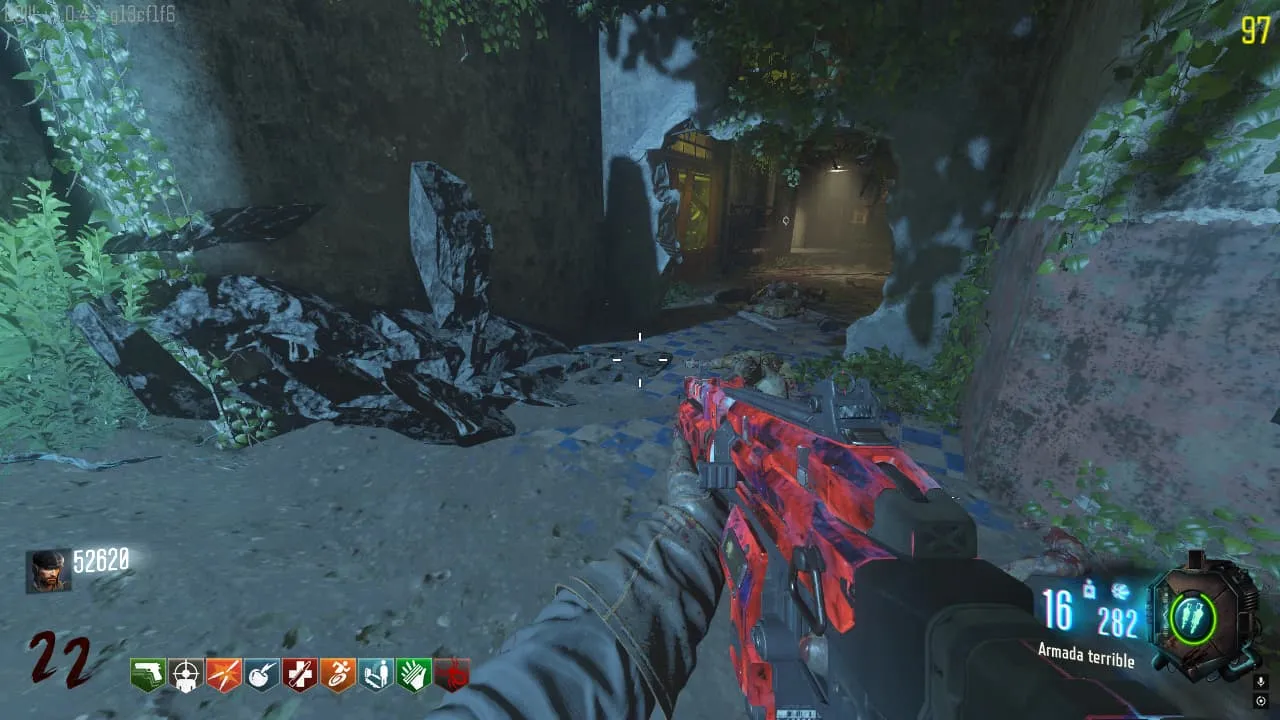This screenshot has height=720, width=1280.
Task: Select the tactical grenade icon above ammo
Action: [1087, 592]
